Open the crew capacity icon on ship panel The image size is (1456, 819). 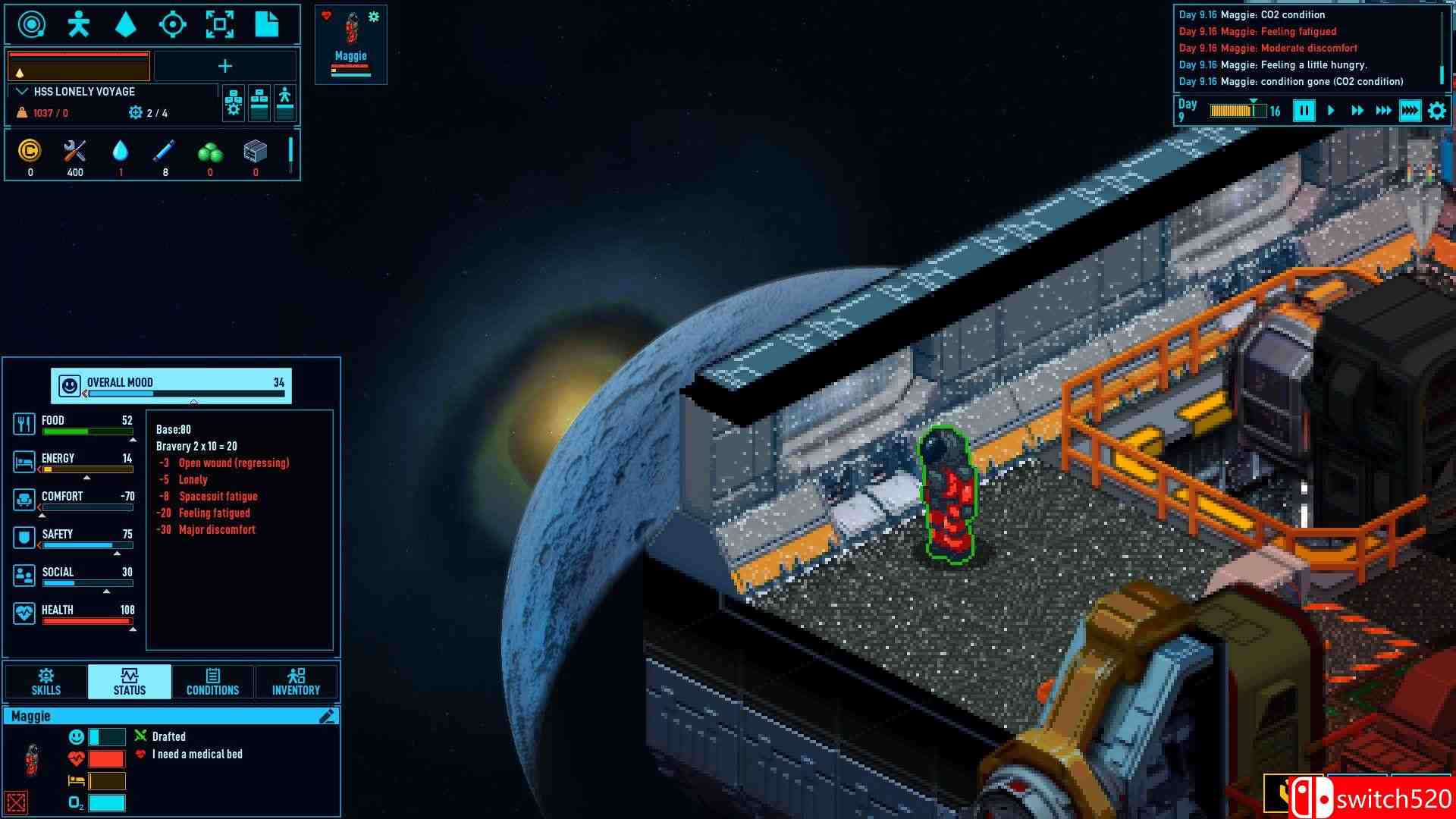tap(286, 104)
